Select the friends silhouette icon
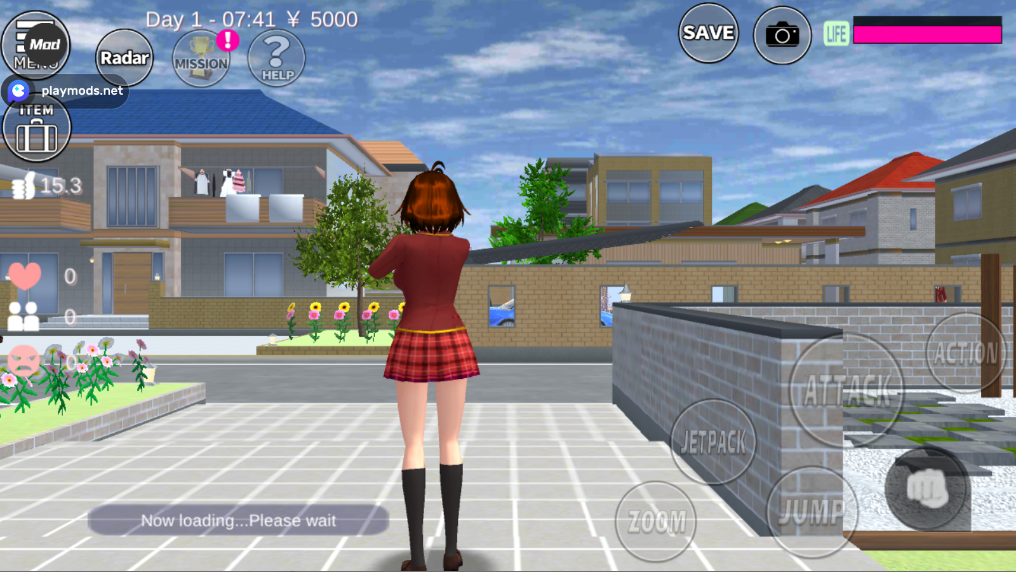This screenshot has width=1016, height=572. (x=23, y=317)
